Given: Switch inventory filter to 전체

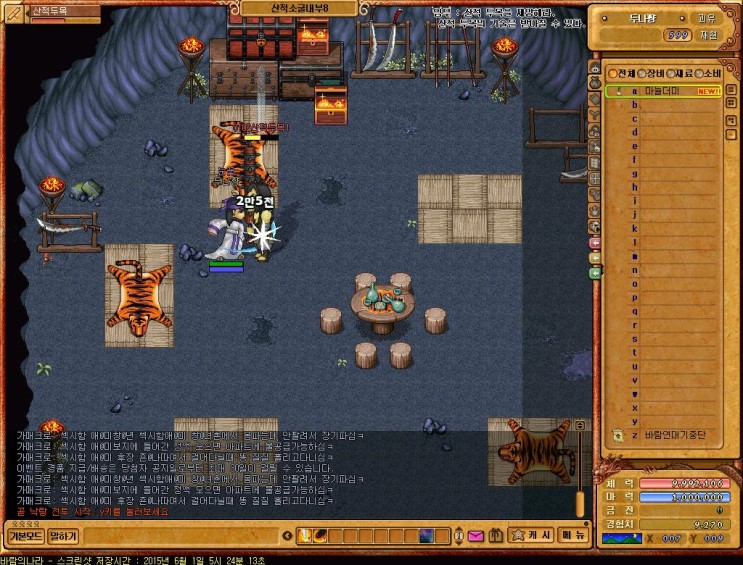Looking at the screenshot, I should pyautogui.click(x=621, y=72).
